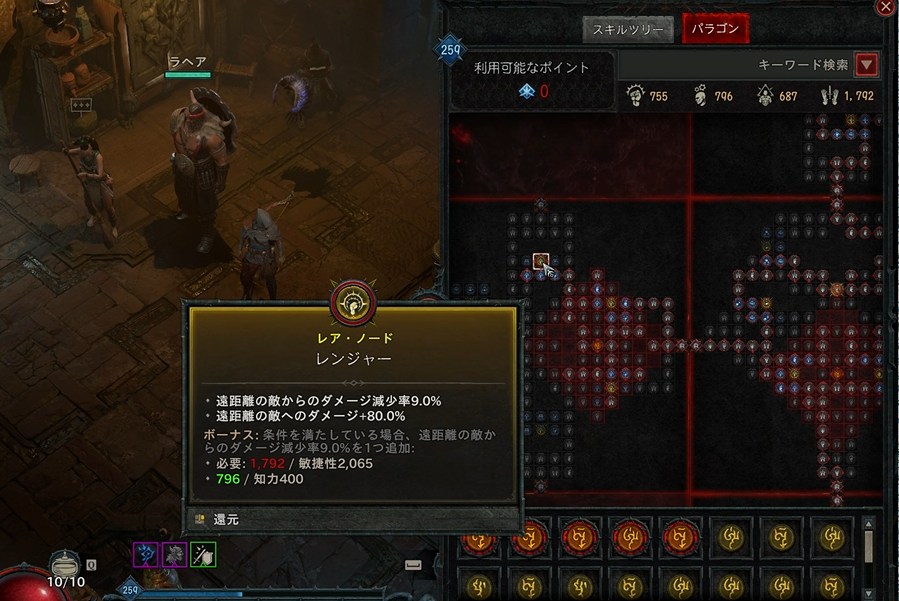Close the paragon panel with the X
Viewport: 899px width, 601px height.
885,8
